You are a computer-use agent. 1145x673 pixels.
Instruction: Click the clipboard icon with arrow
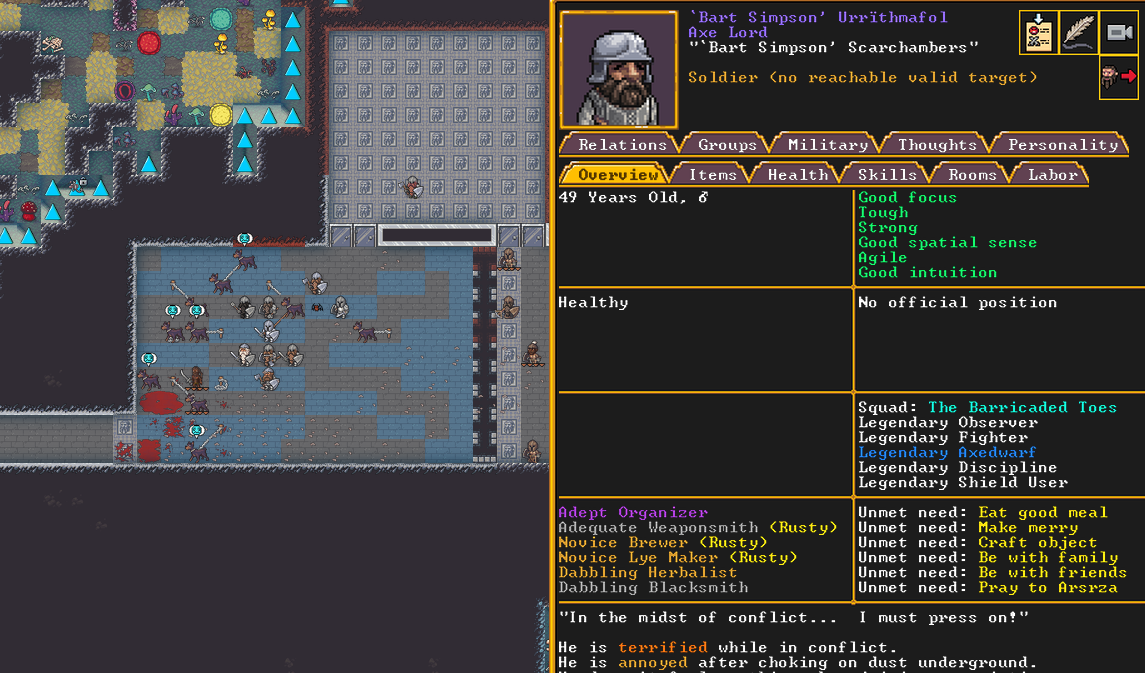click(1038, 33)
